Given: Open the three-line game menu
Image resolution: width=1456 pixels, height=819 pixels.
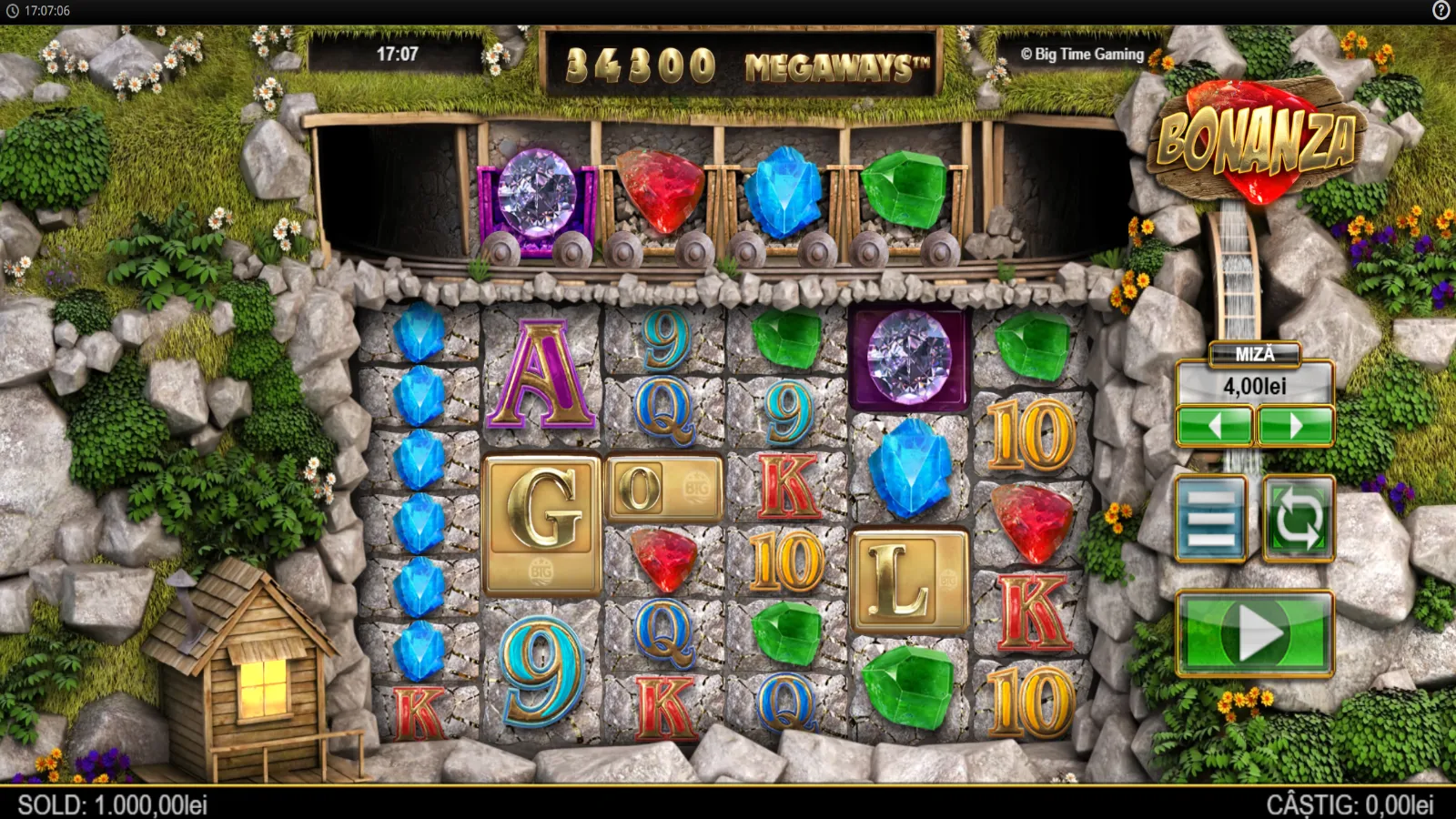Looking at the screenshot, I should click(x=1211, y=519).
